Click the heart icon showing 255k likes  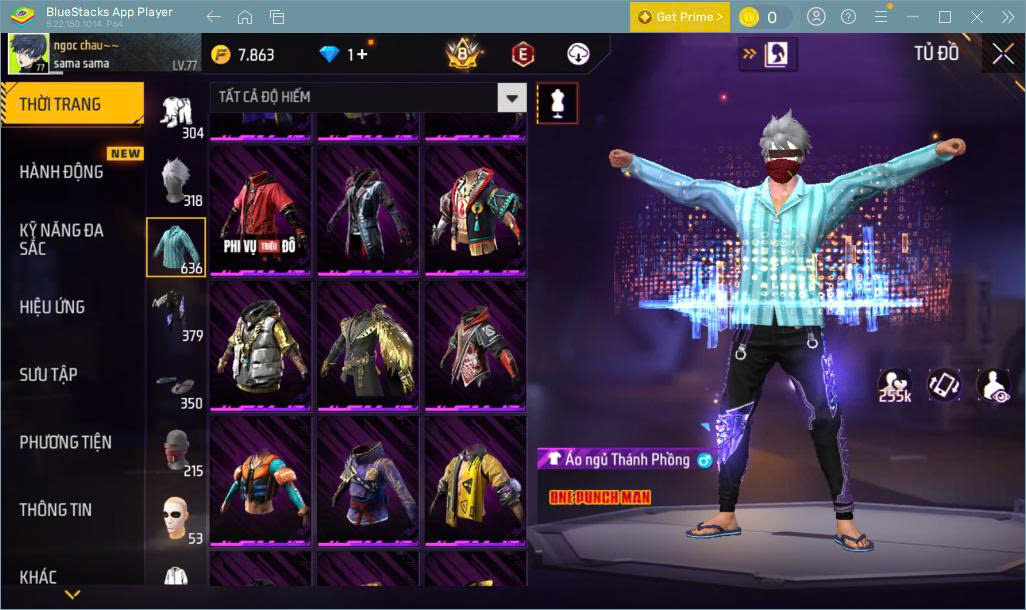click(894, 385)
